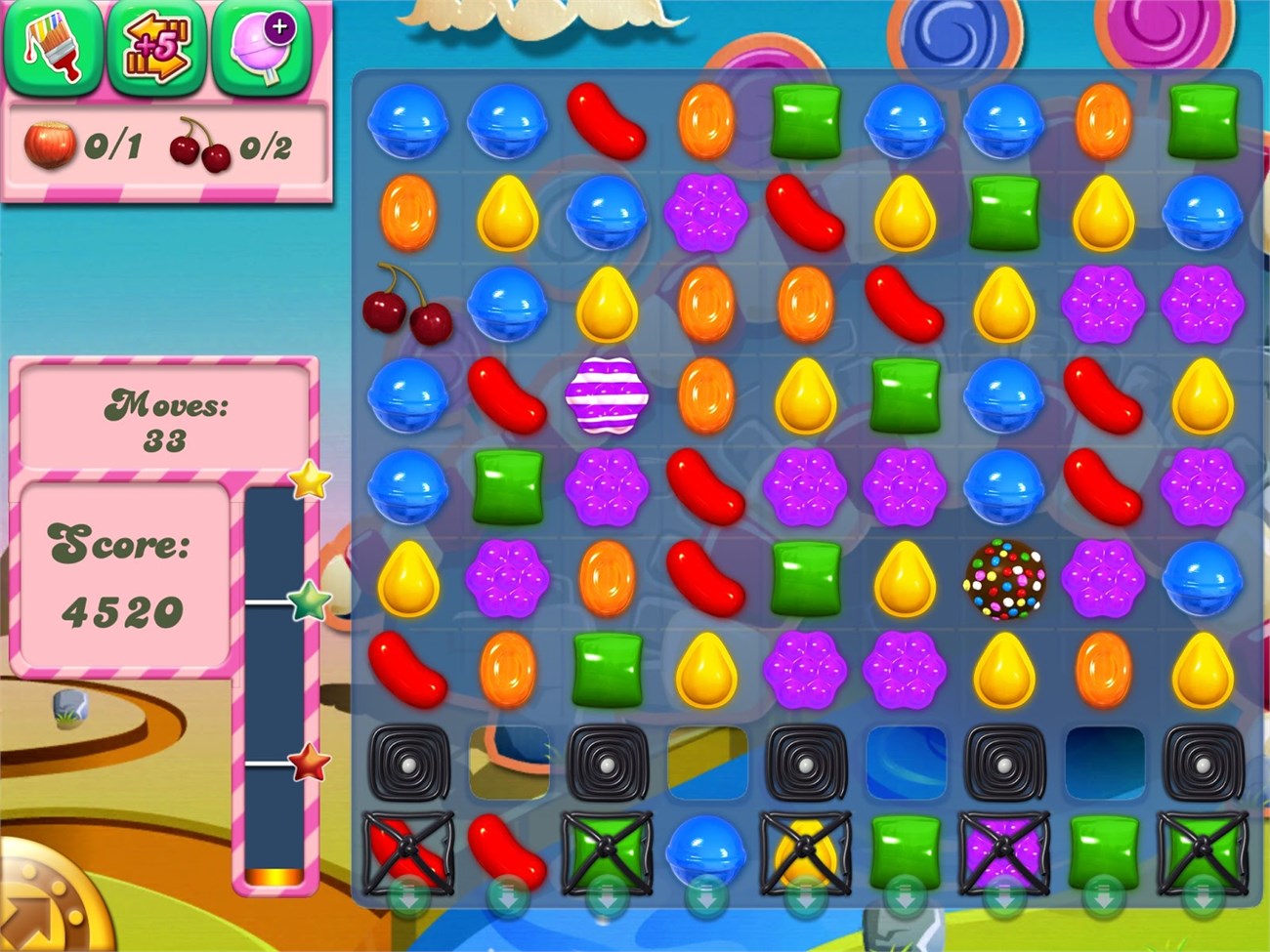Click the yellow star on the progress bar

pos(309,479)
